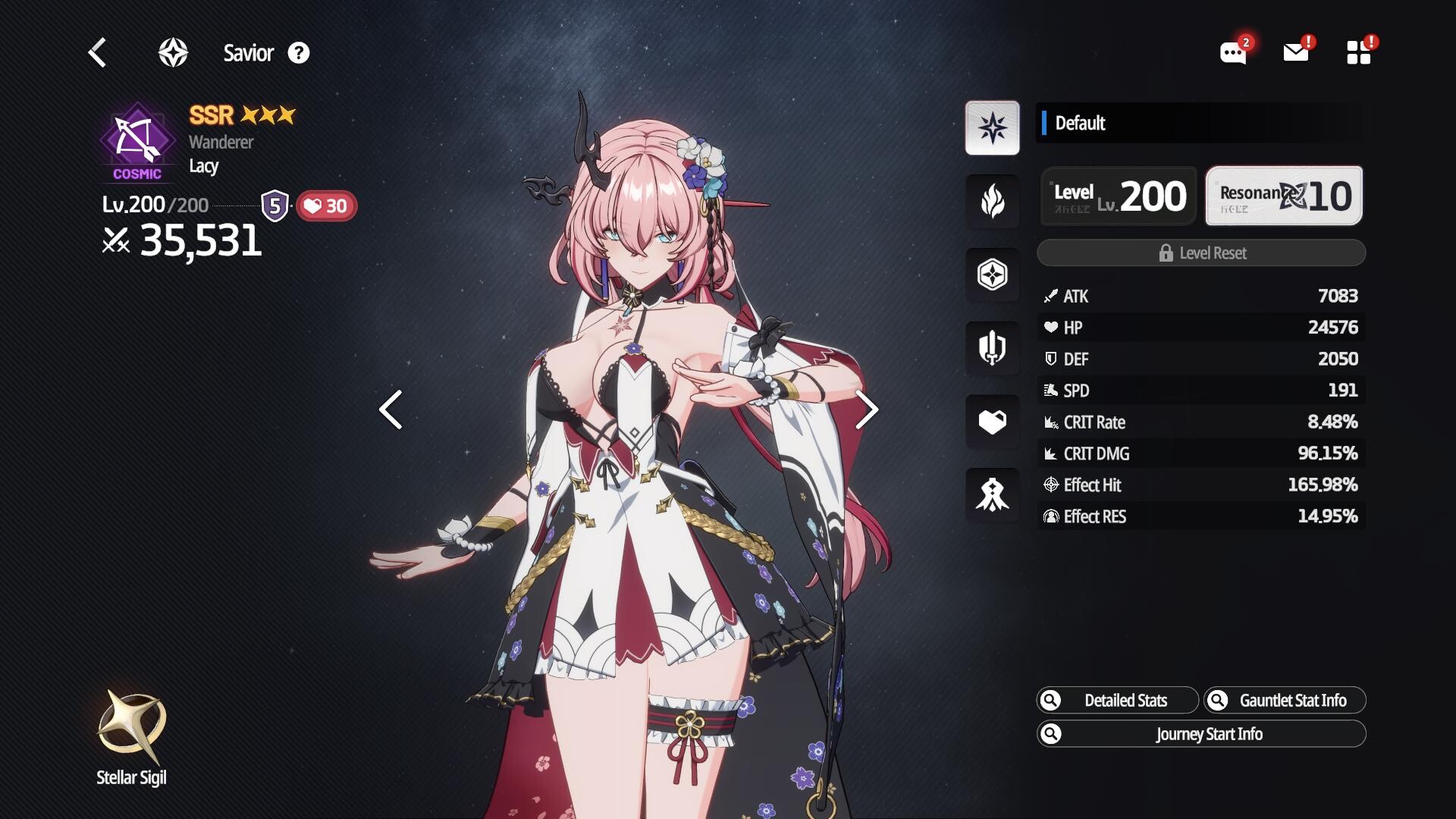The width and height of the screenshot is (1456, 819).
Task: Open Detailed Stats
Action: (x=1116, y=700)
